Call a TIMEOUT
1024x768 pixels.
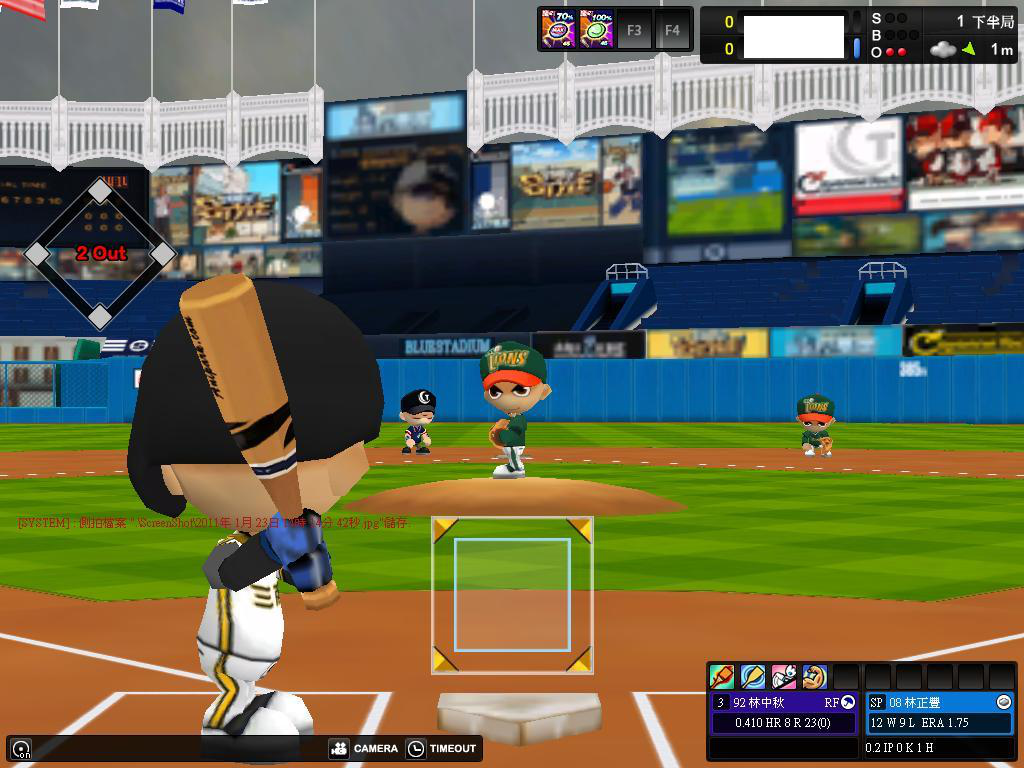pyautogui.click(x=442, y=748)
